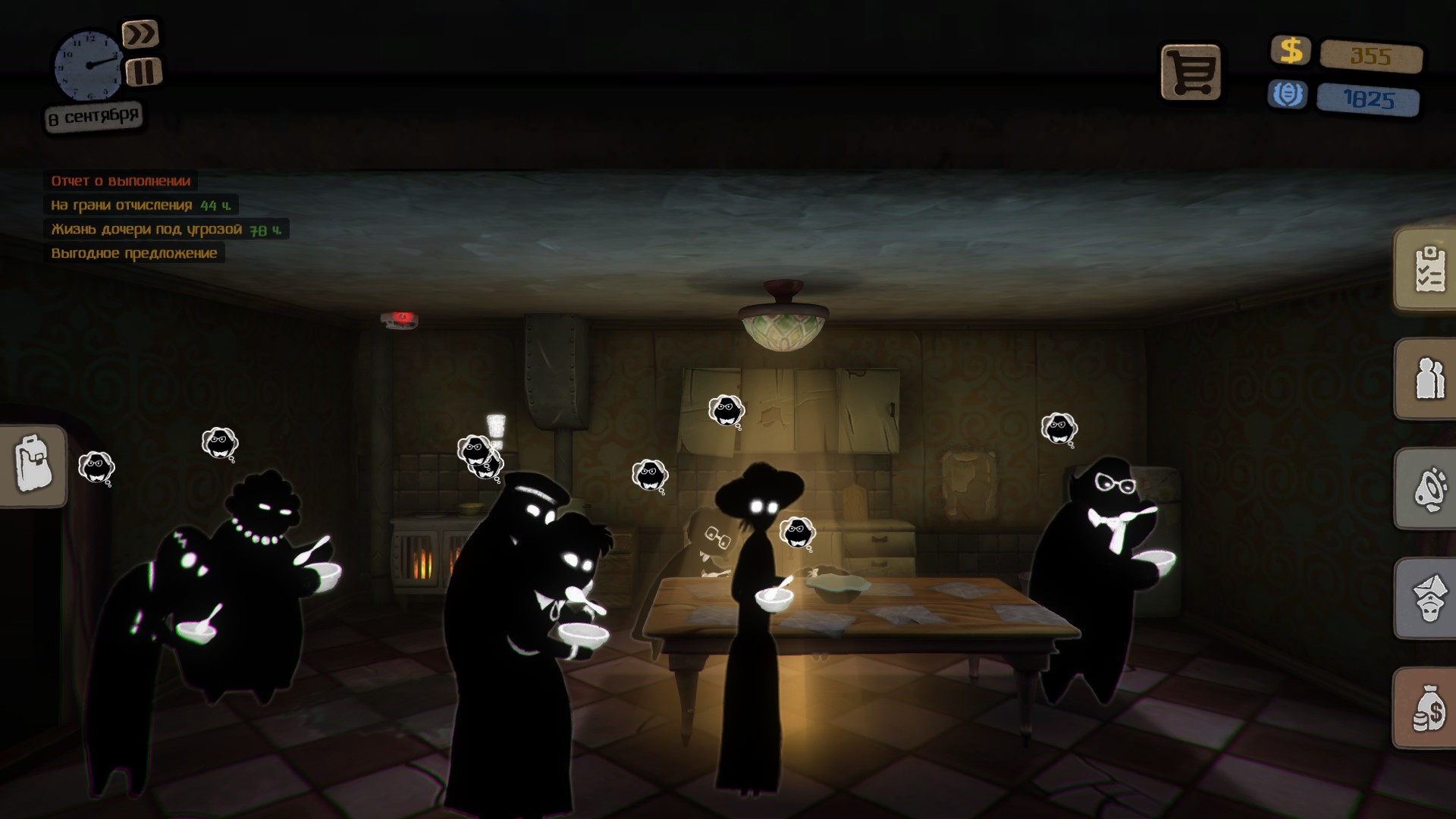This screenshot has height=819, width=1456.
Task: Pause the game clock
Action: pos(143,72)
